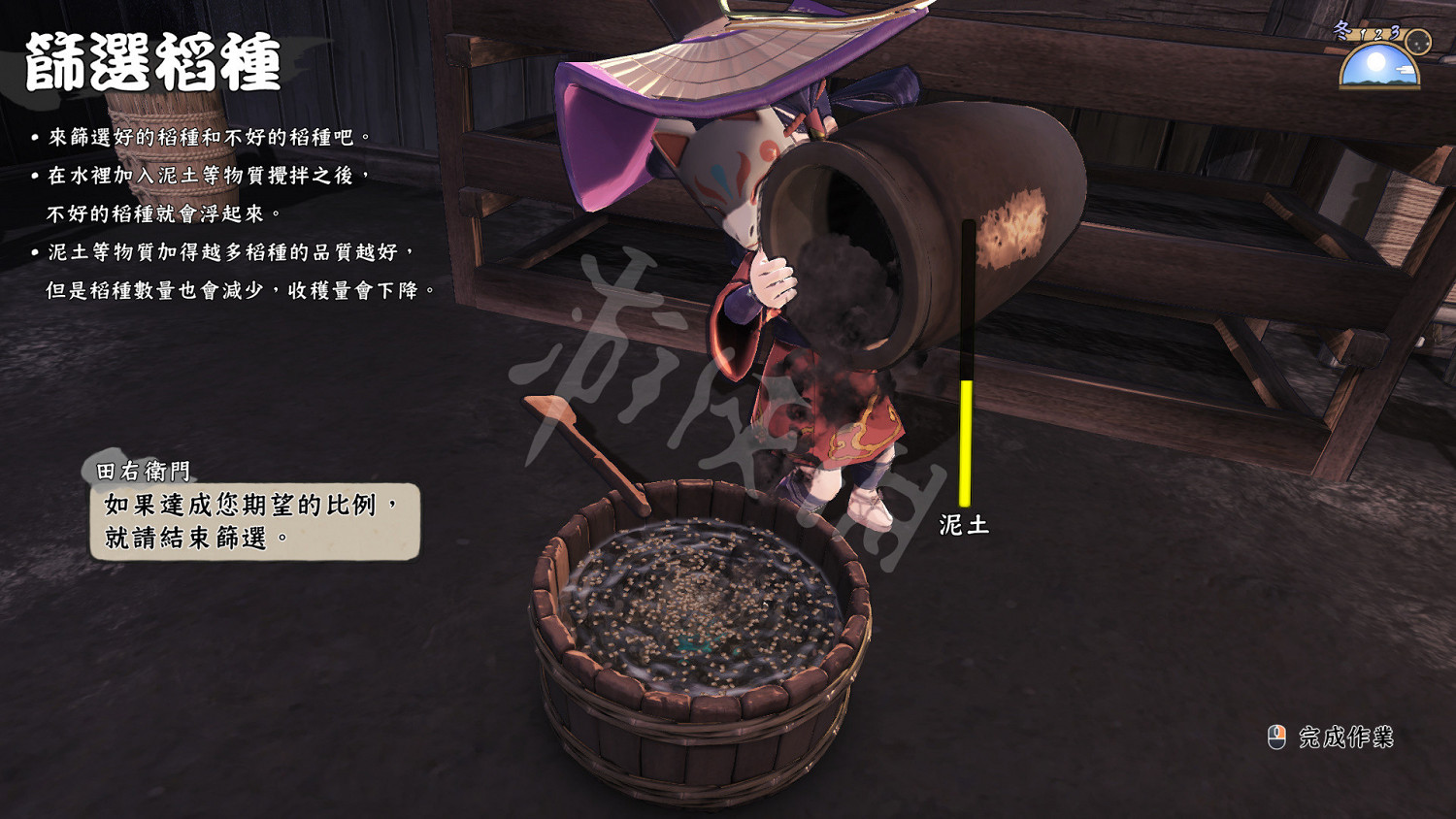Screen dimensions: 1456x819
Task: Click the highlighted day number 3
Action: click(1394, 32)
